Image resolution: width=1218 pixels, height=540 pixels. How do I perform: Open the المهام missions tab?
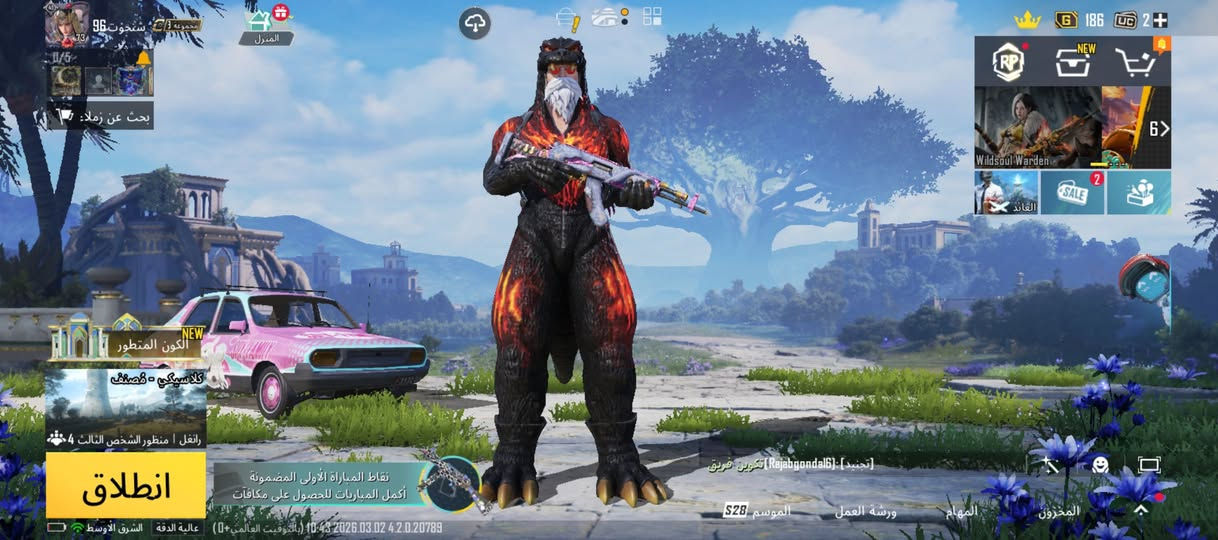point(963,511)
